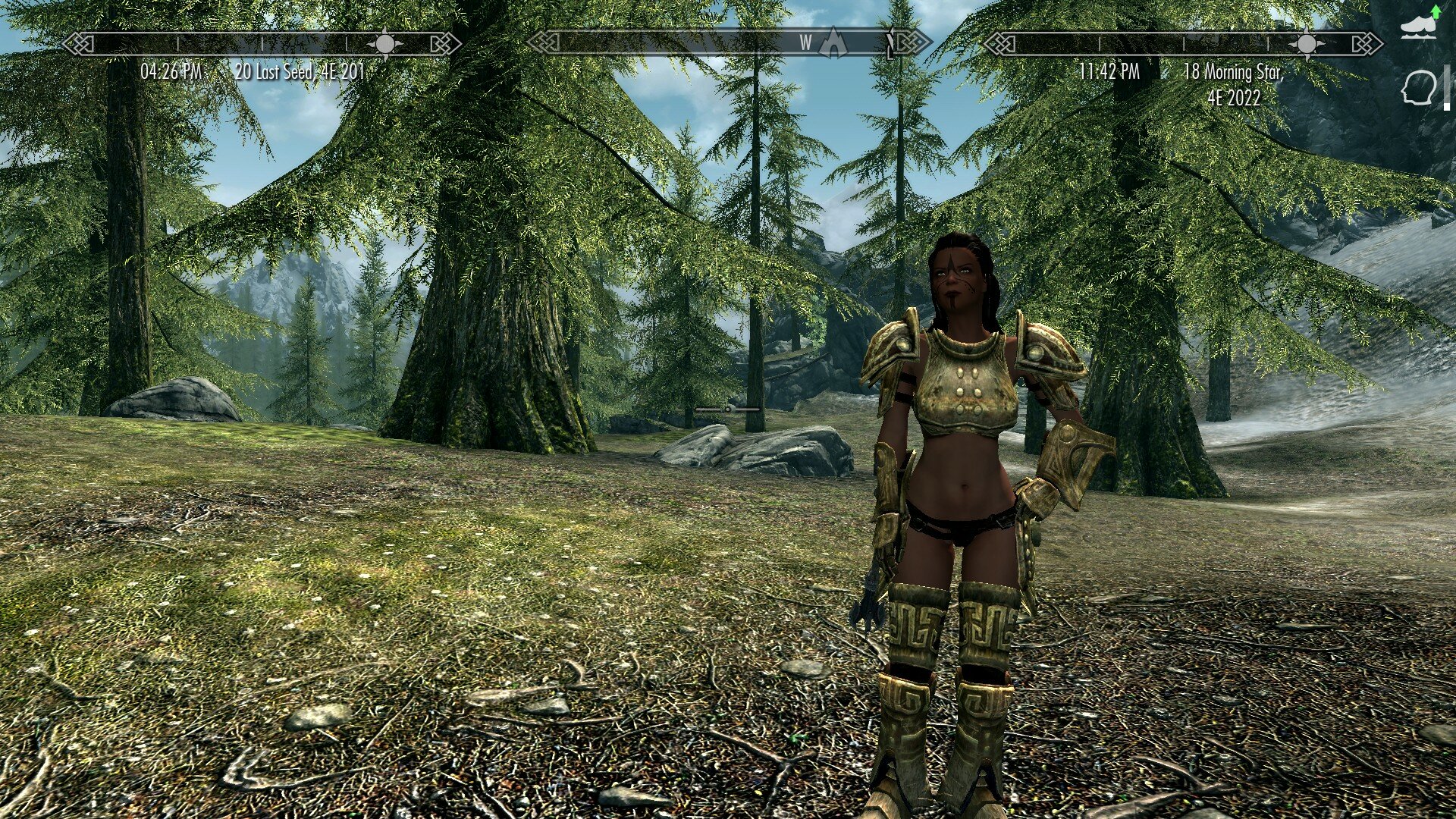The height and width of the screenshot is (819, 1456).
Task: Click the sun symbol on the left timebar
Action: [x=387, y=44]
